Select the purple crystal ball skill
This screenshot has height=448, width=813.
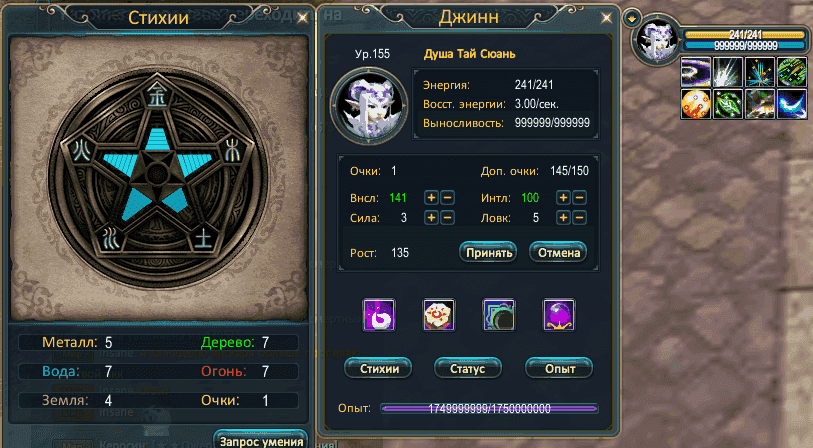pyautogui.click(x=557, y=315)
